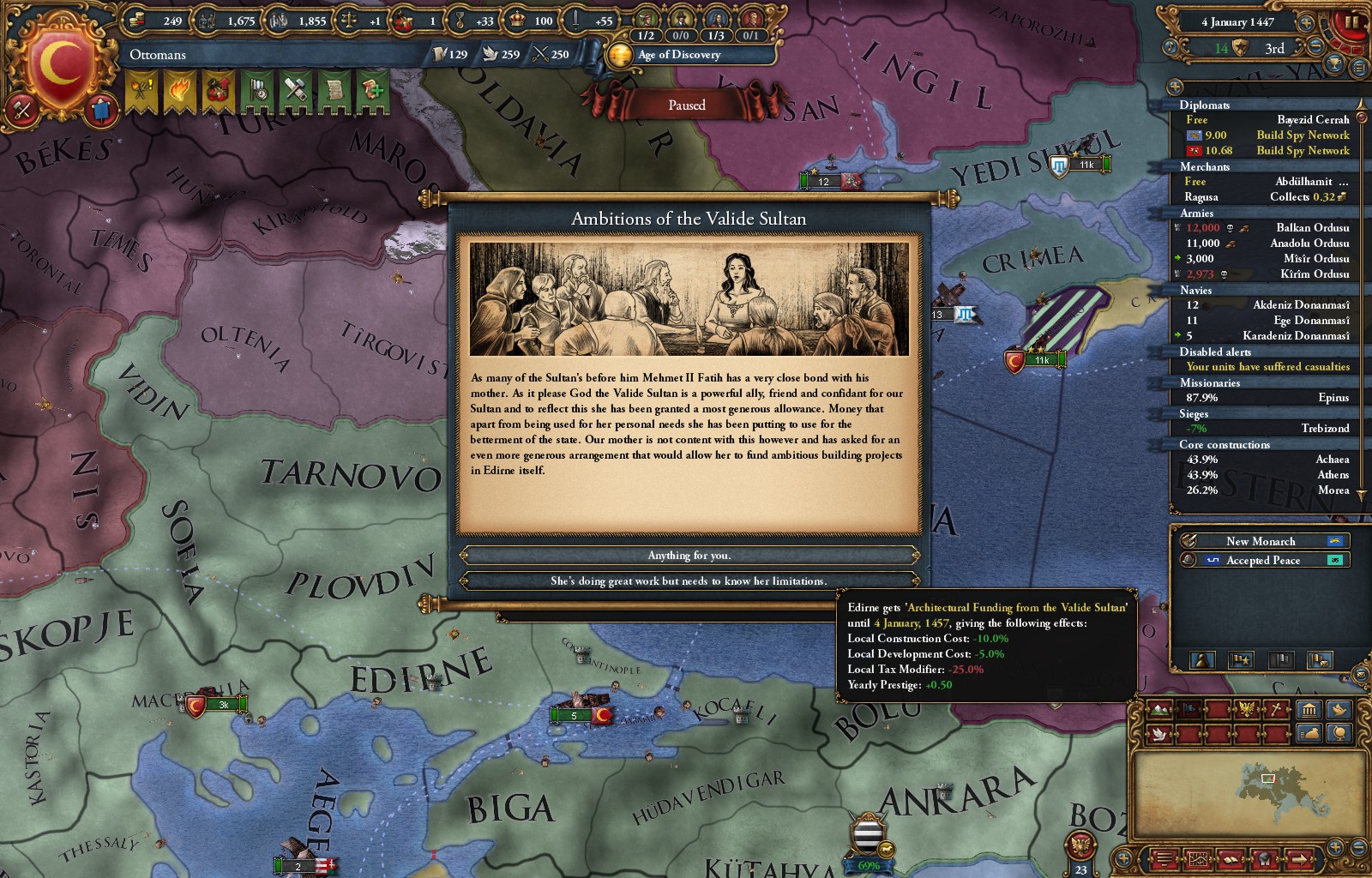Open the rebel unrest alert banner
Image resolution: width=1372 pixels, height=878 pixels.
tap(142, 91)
